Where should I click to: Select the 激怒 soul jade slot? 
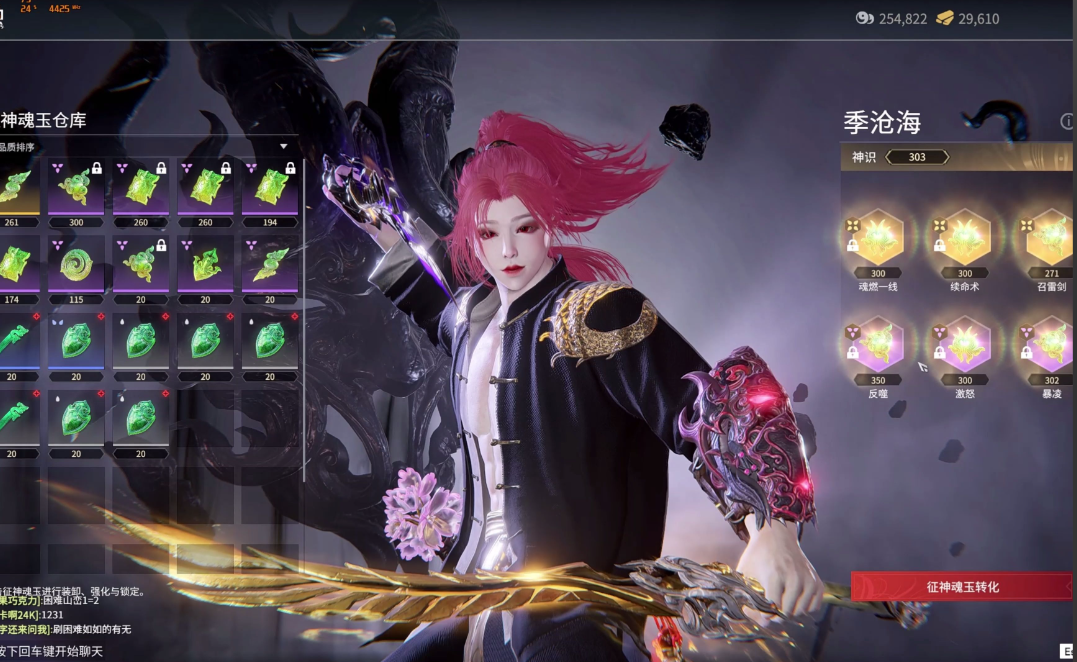964,346
